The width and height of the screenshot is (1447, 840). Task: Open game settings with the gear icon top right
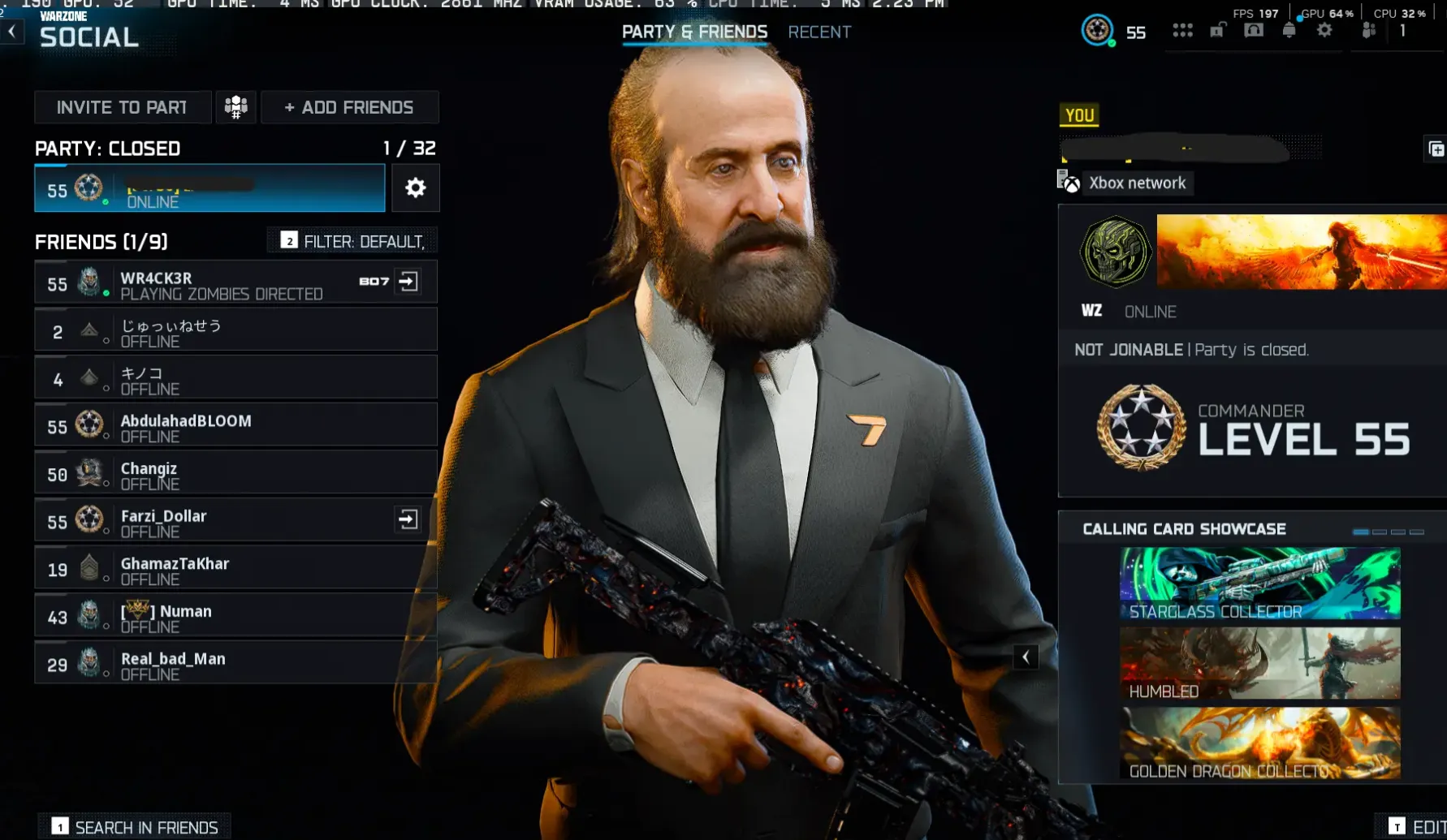pos(1324,31)
